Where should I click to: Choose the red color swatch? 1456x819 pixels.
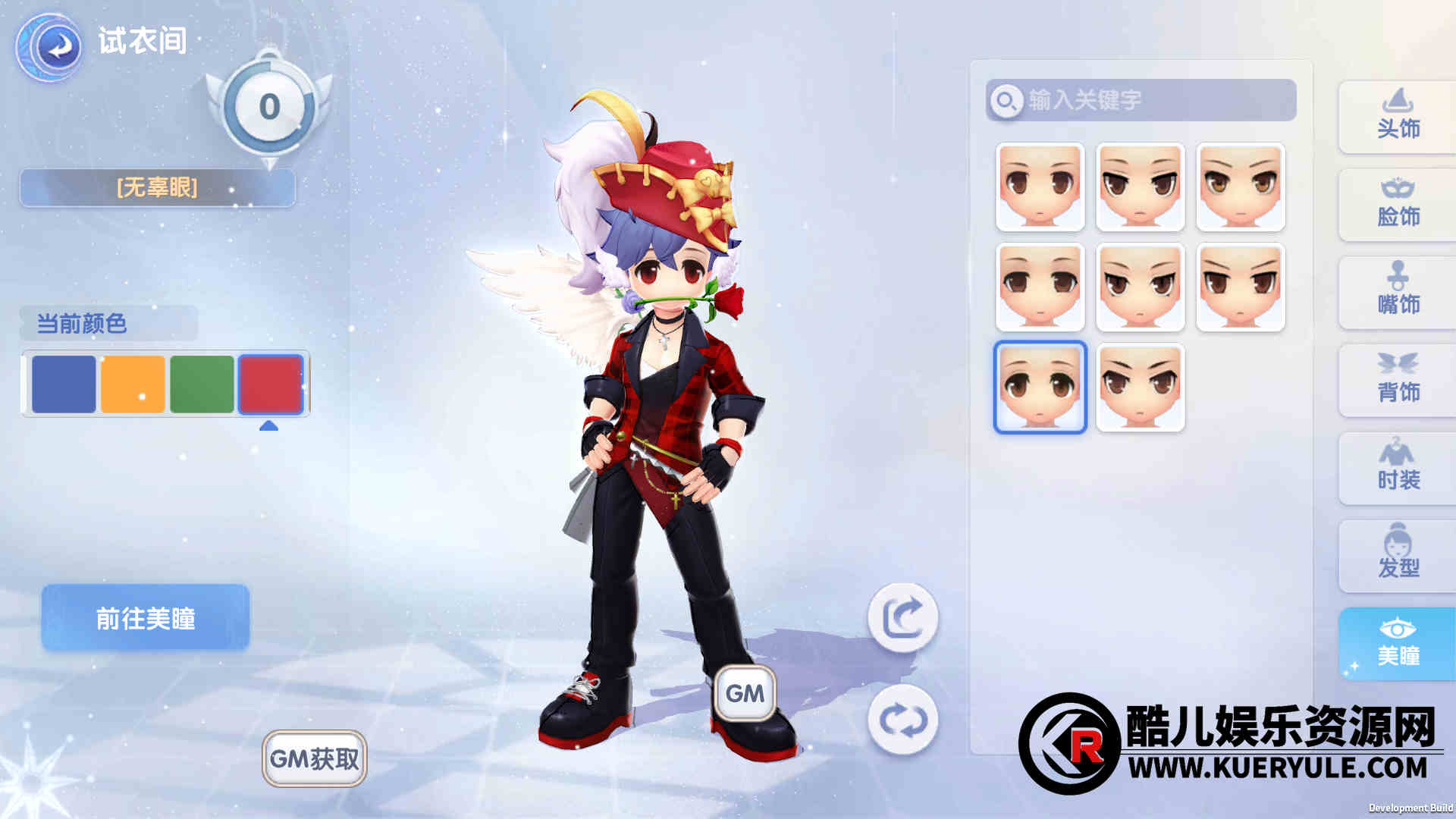[x=271, y=384]
